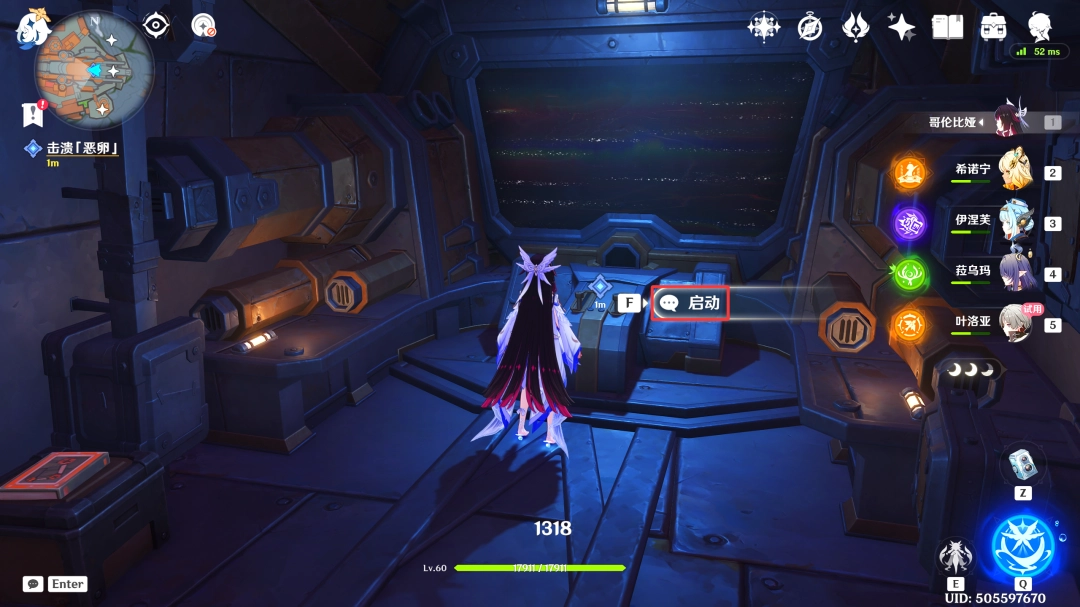Open the Paimon menu
Image resolution: width=1080 pixels, height=607 pixels.
point(32,29)
